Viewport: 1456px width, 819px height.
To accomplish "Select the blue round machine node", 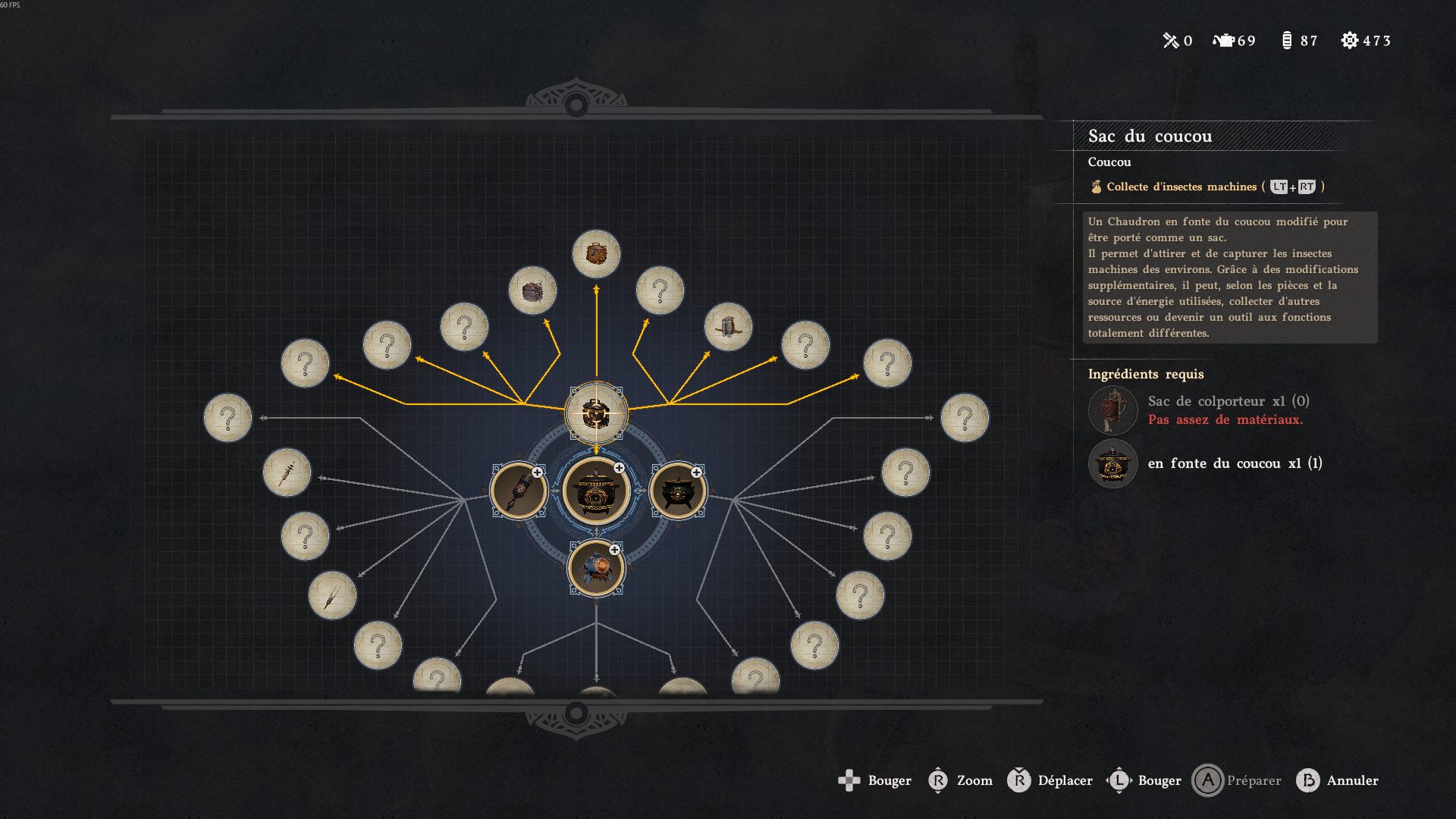I will [596, 568].
